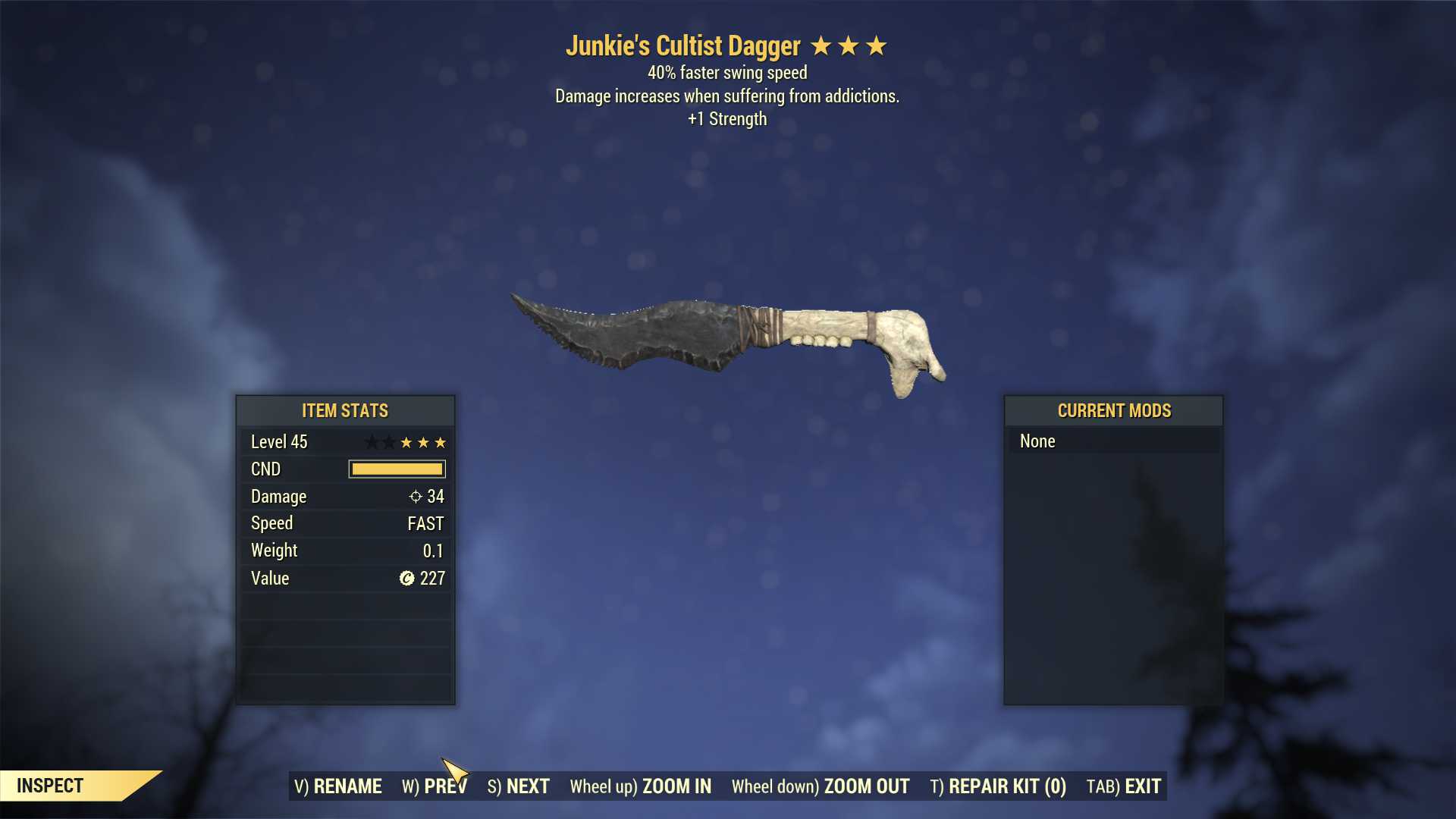Click the damage crosshair icon

(415, 497)
